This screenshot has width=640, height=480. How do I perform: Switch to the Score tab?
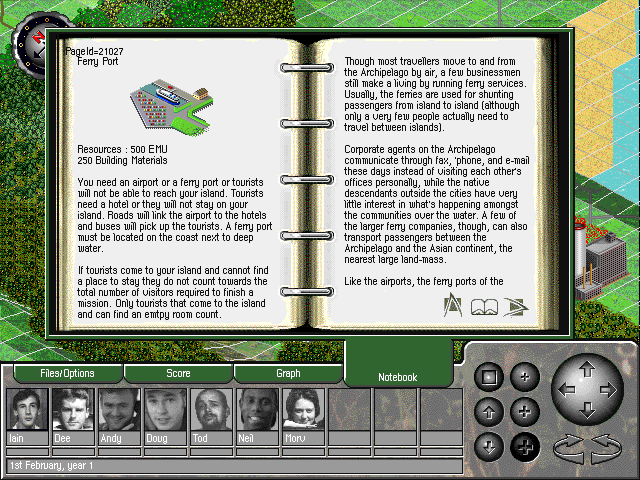click(178, 374)
